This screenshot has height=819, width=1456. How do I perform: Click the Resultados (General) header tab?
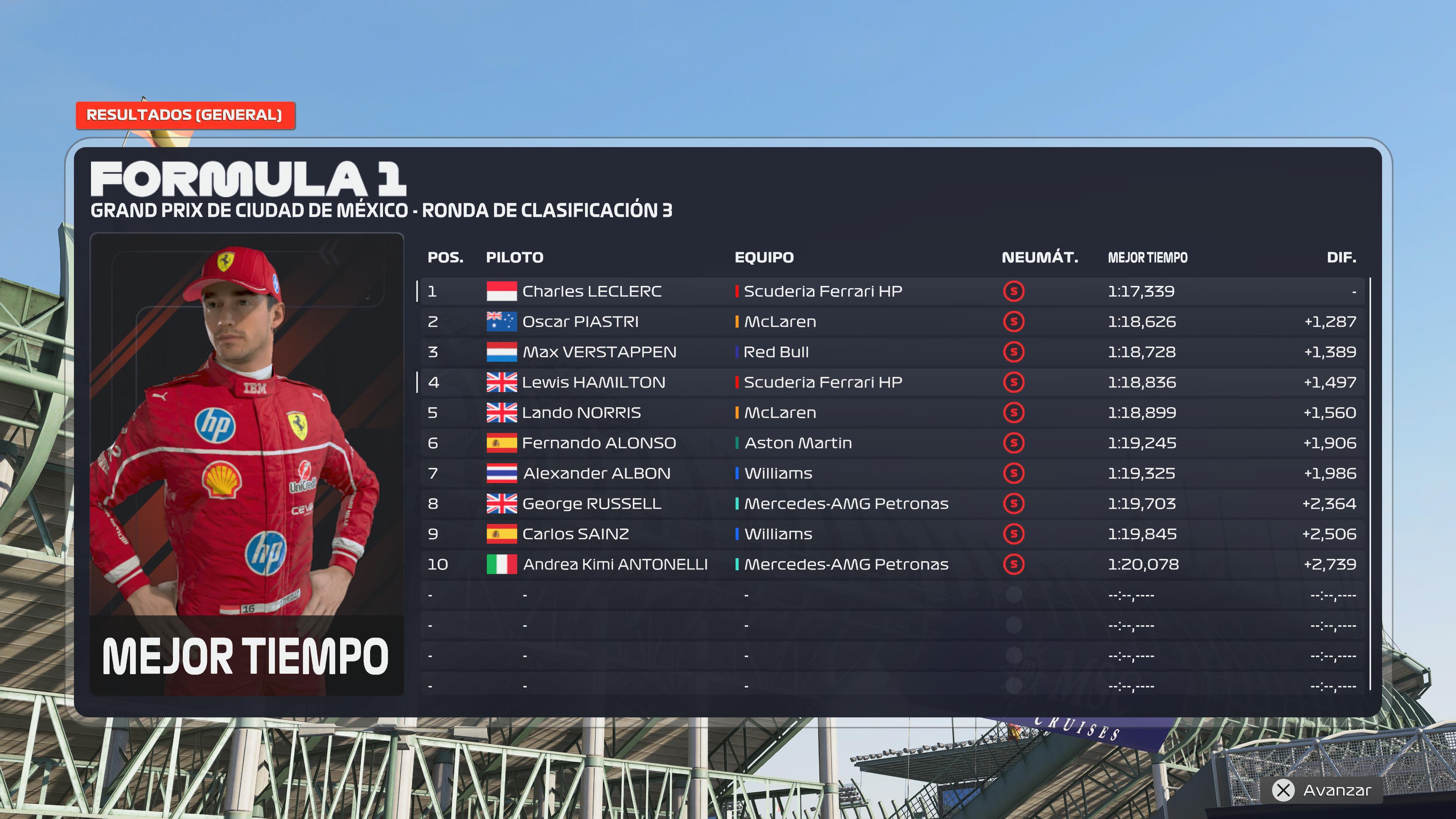point(185,115)
